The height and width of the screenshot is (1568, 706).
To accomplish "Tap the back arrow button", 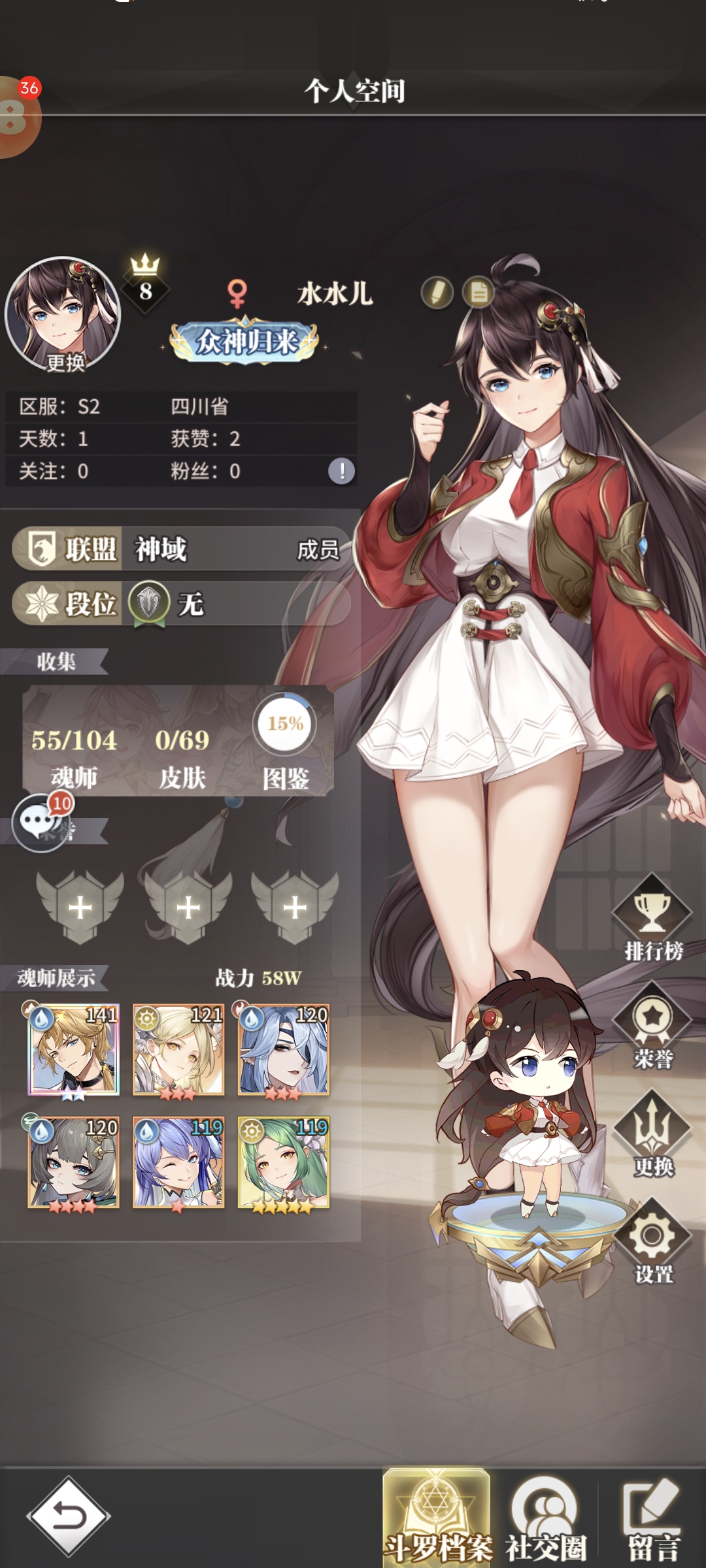I will 69,1516.
